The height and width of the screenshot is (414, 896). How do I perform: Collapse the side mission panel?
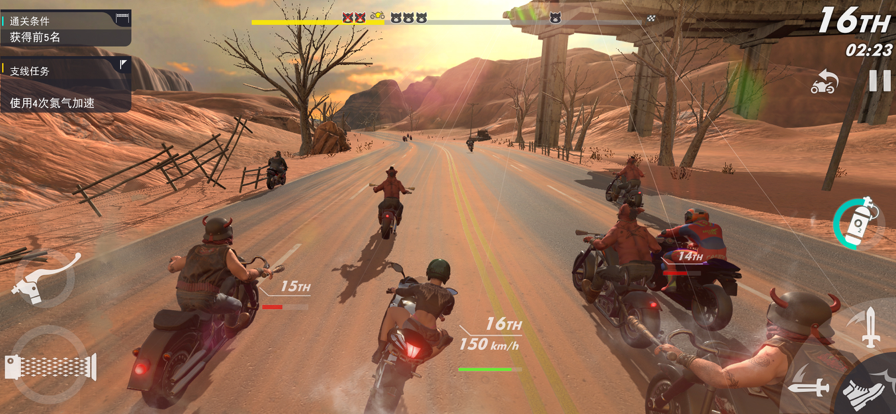pyautogui.click(x=122, y=65)
